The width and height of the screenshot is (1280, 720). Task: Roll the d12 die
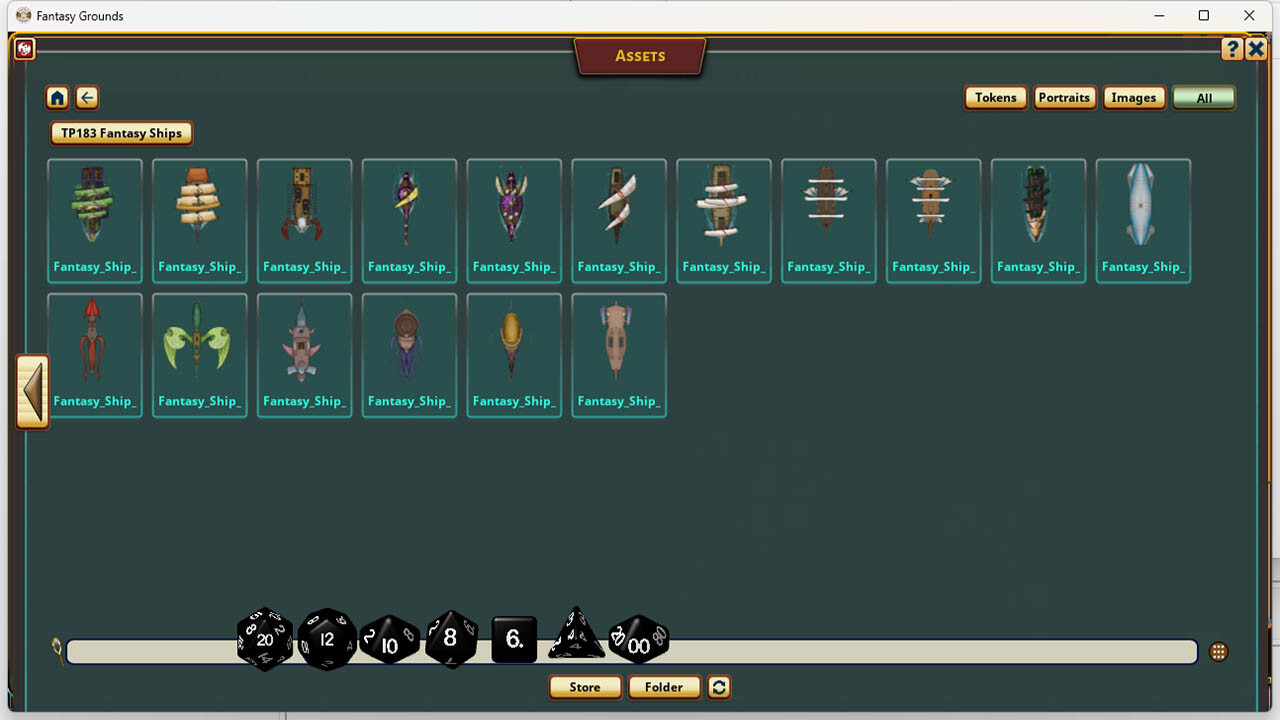tap(327, 640)
